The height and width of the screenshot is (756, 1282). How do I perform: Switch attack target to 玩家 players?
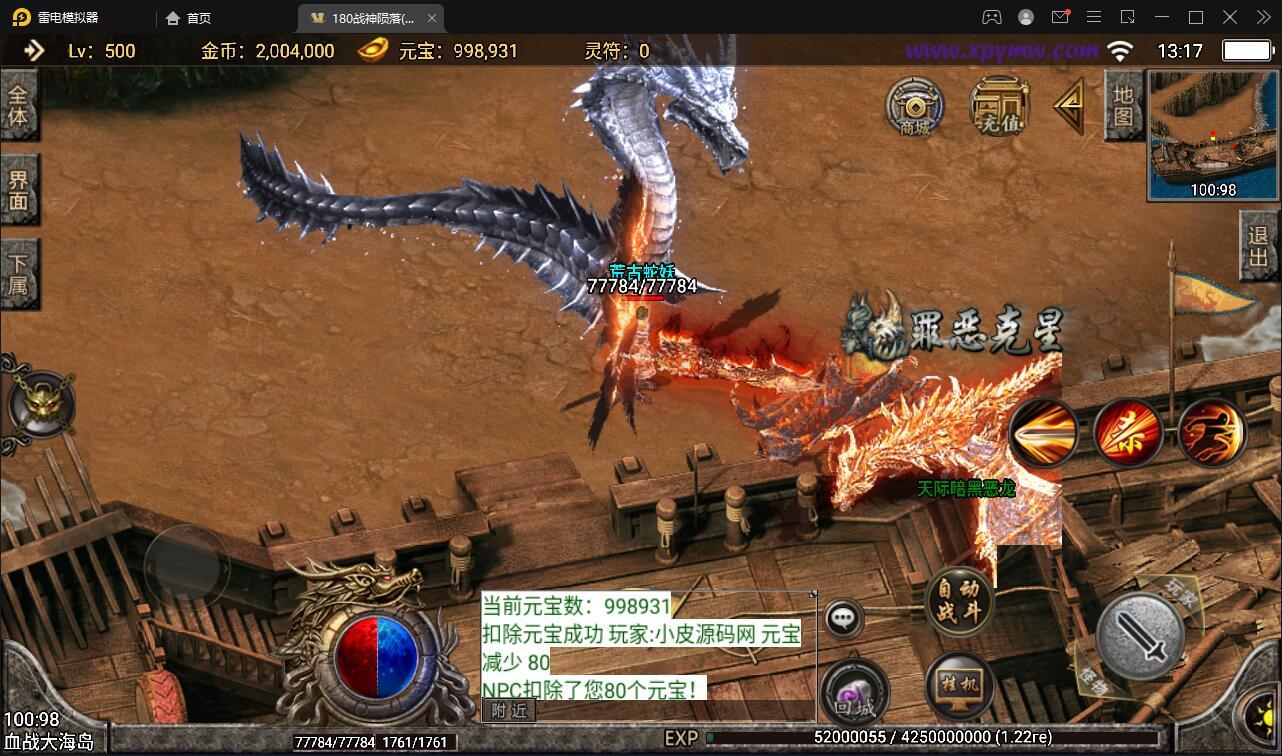coord(1183,591)
